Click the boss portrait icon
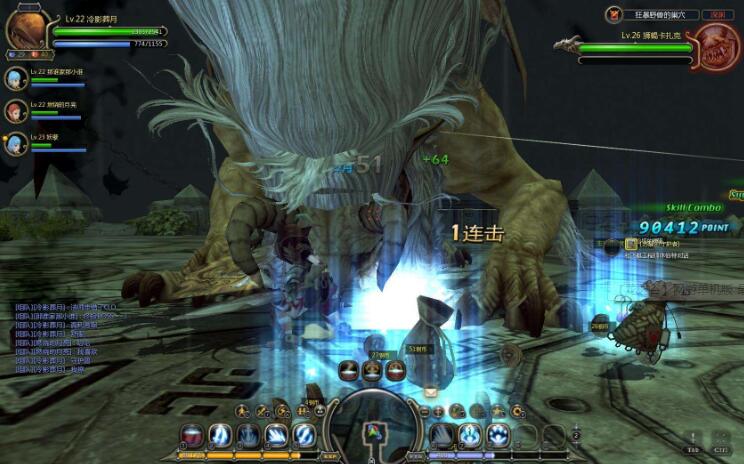Image resolution: width=744 pixels, height=464 pixels. tap(717, 46)
